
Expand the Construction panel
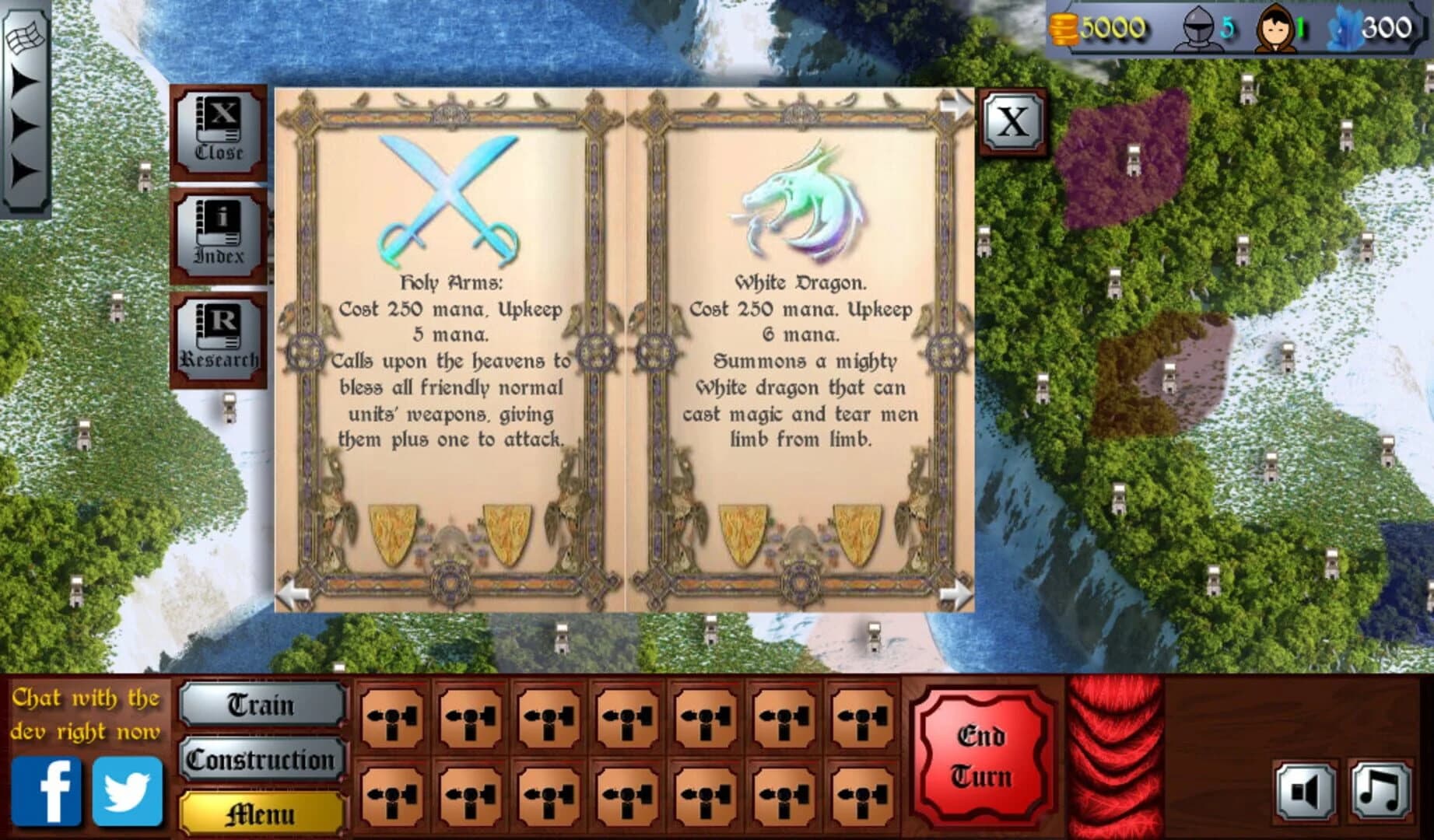pyautogui.click(x=261, y=760)
